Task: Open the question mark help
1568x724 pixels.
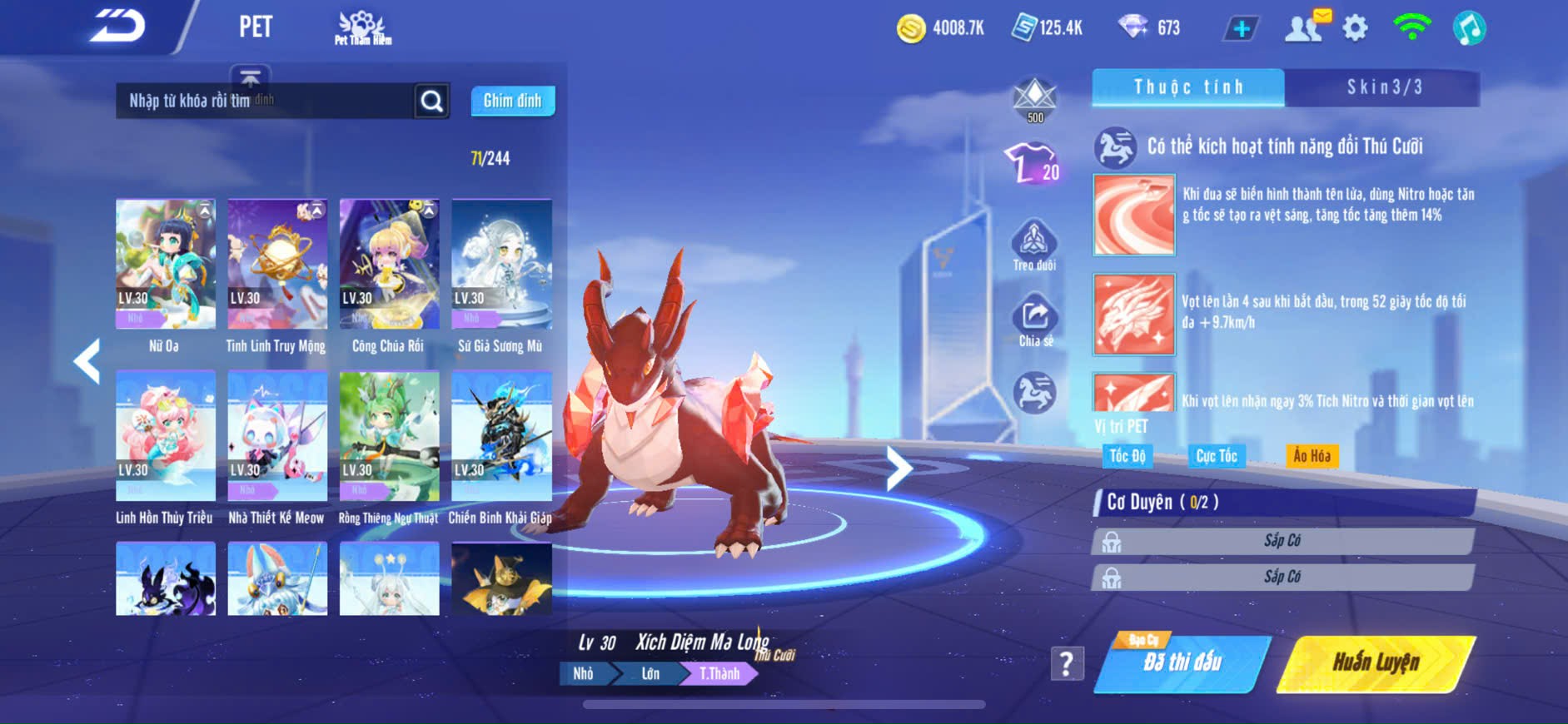Action: coord(1067,663)
